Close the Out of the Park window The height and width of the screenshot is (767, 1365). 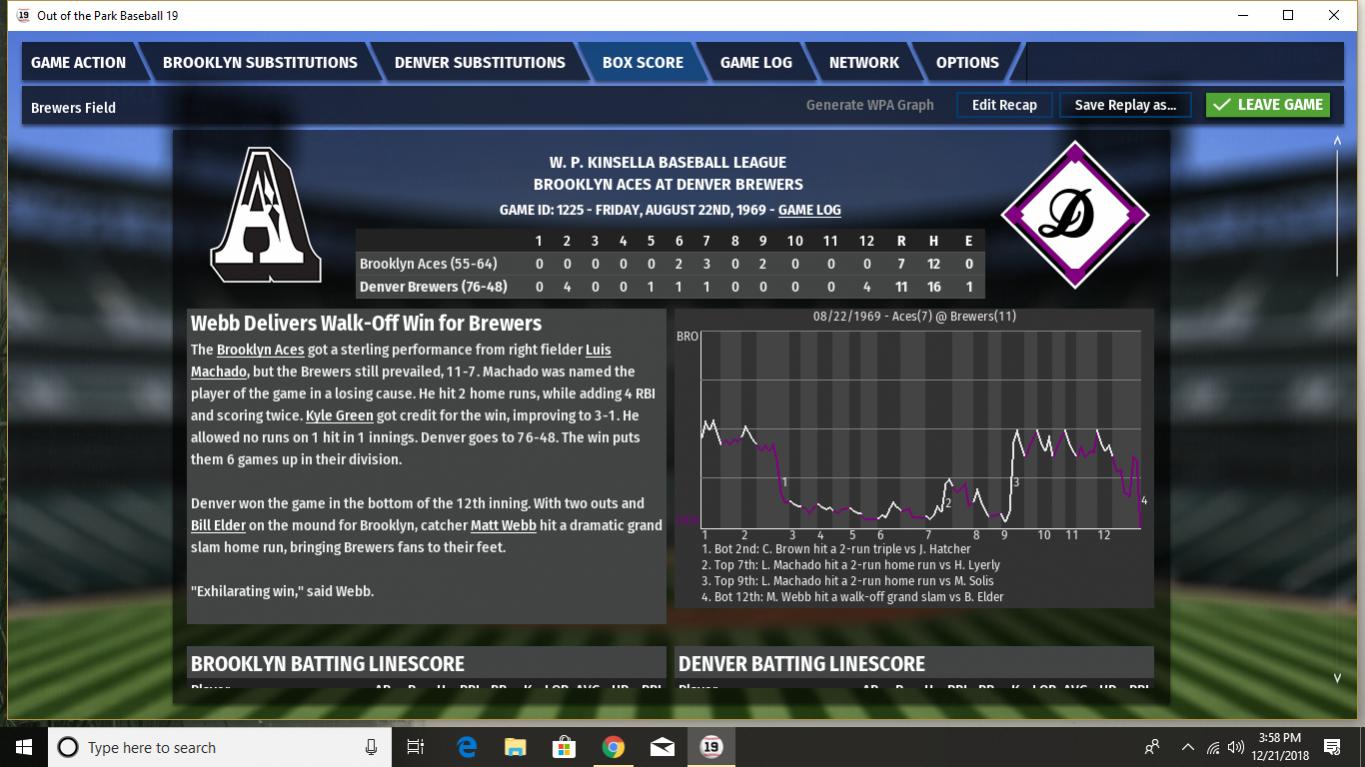click(1334, 15)
